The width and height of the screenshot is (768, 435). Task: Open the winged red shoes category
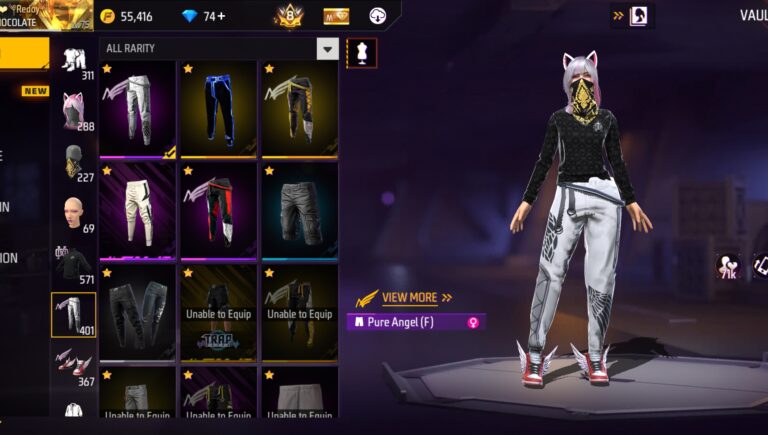tap(73, 365)
